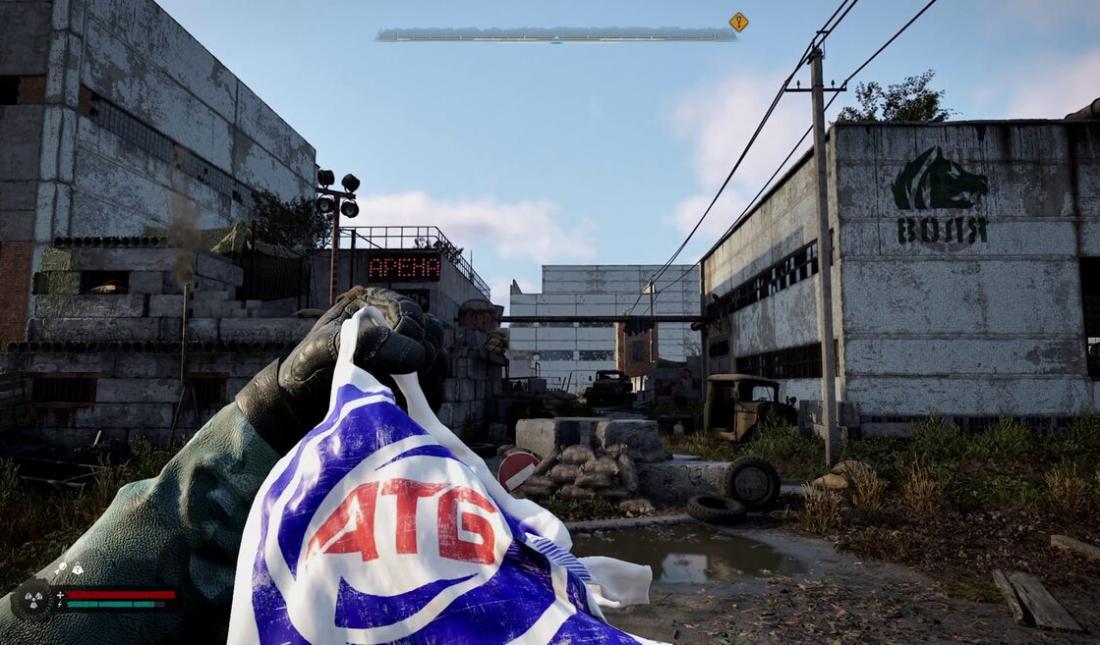
Task: Click the yellow quest marker on the compass
Action: click(x=739, y=21)
